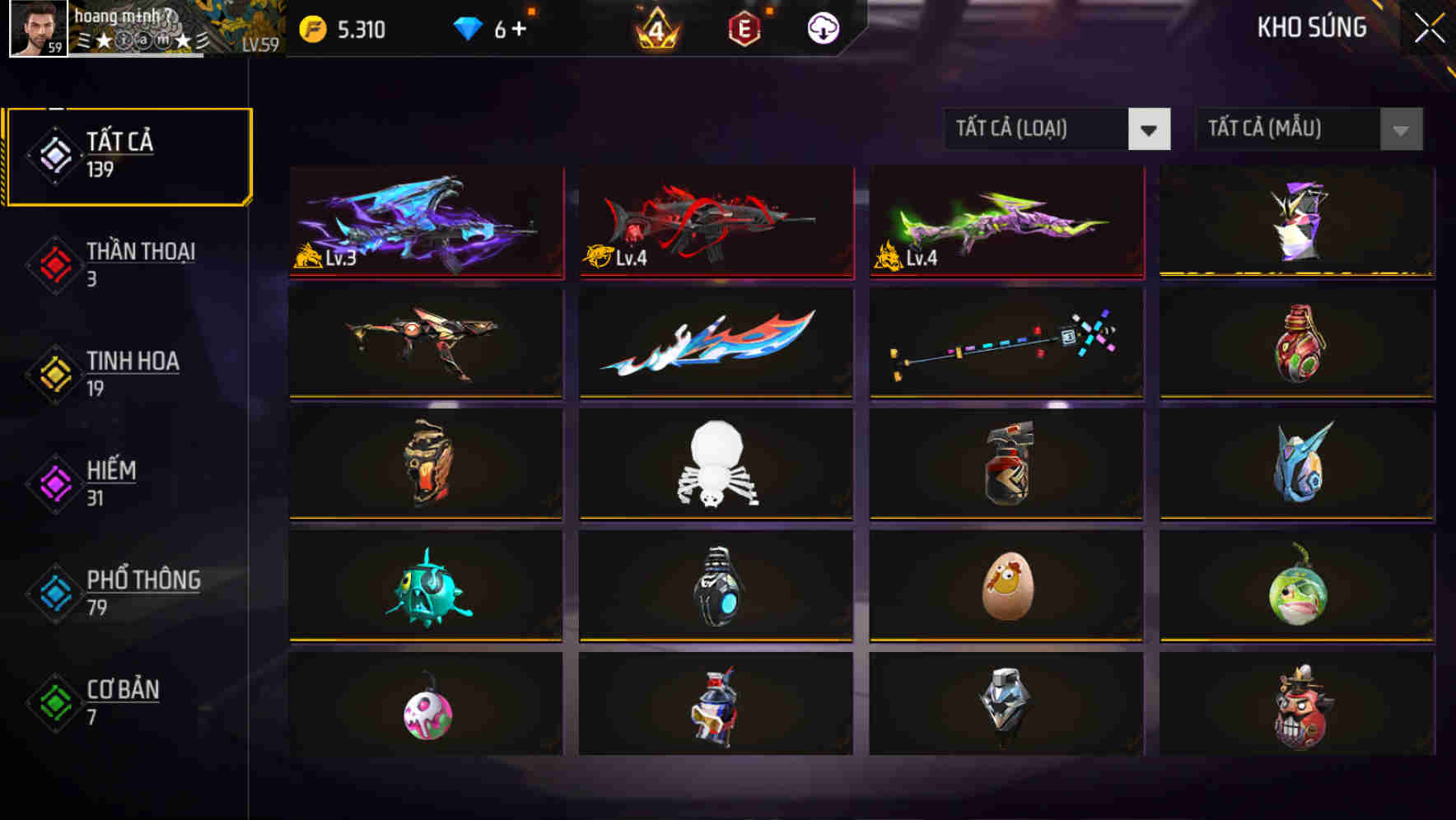Expand the LOẠI dropdown arrow button
1456x820 pixels.
[x=1150, y=129]
